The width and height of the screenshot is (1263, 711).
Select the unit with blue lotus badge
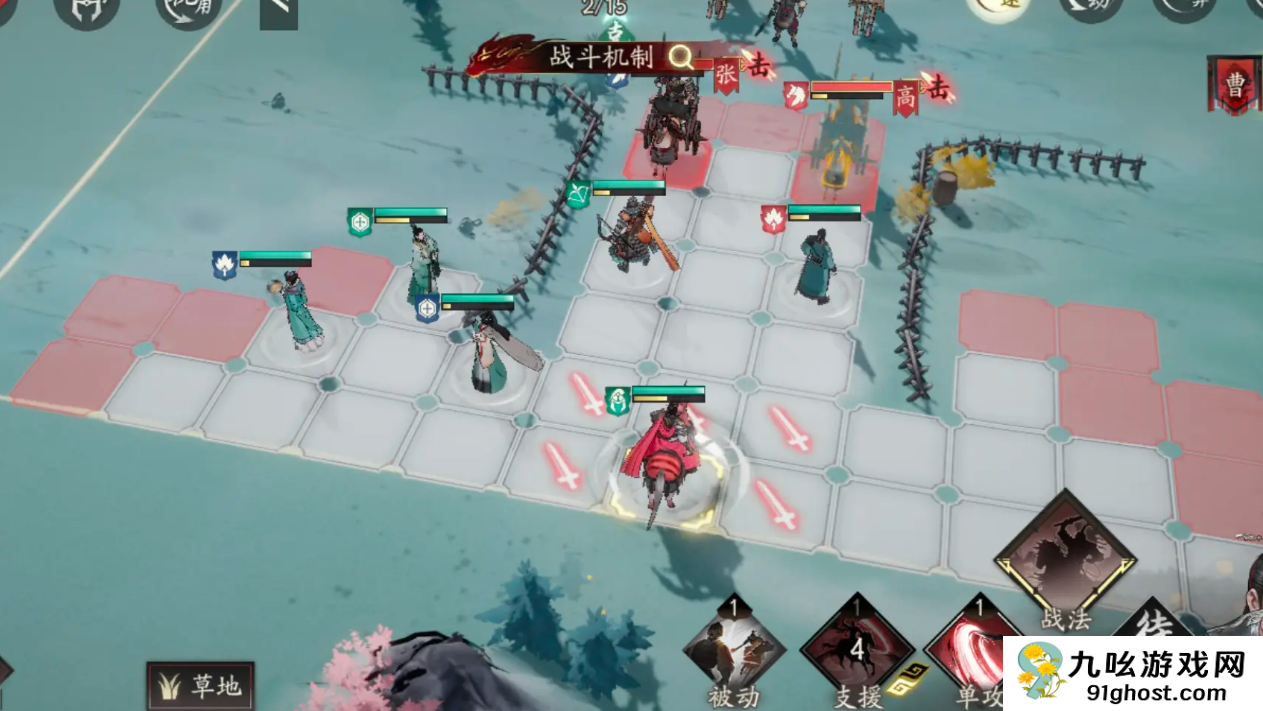pyautogui.click(x=299, y=310)
